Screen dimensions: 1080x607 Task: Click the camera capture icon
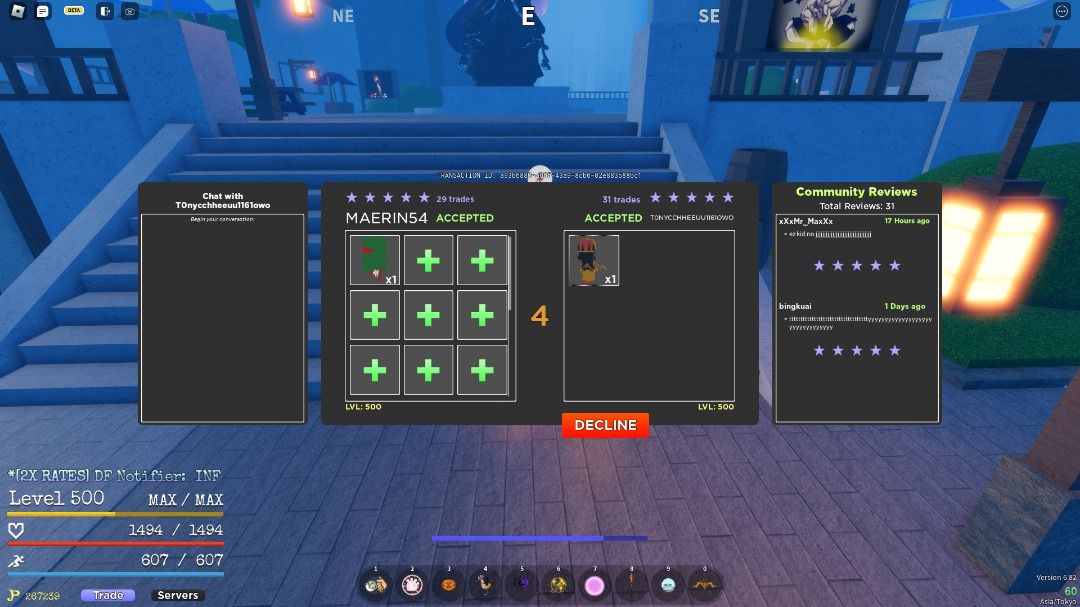tap(131, 11)
